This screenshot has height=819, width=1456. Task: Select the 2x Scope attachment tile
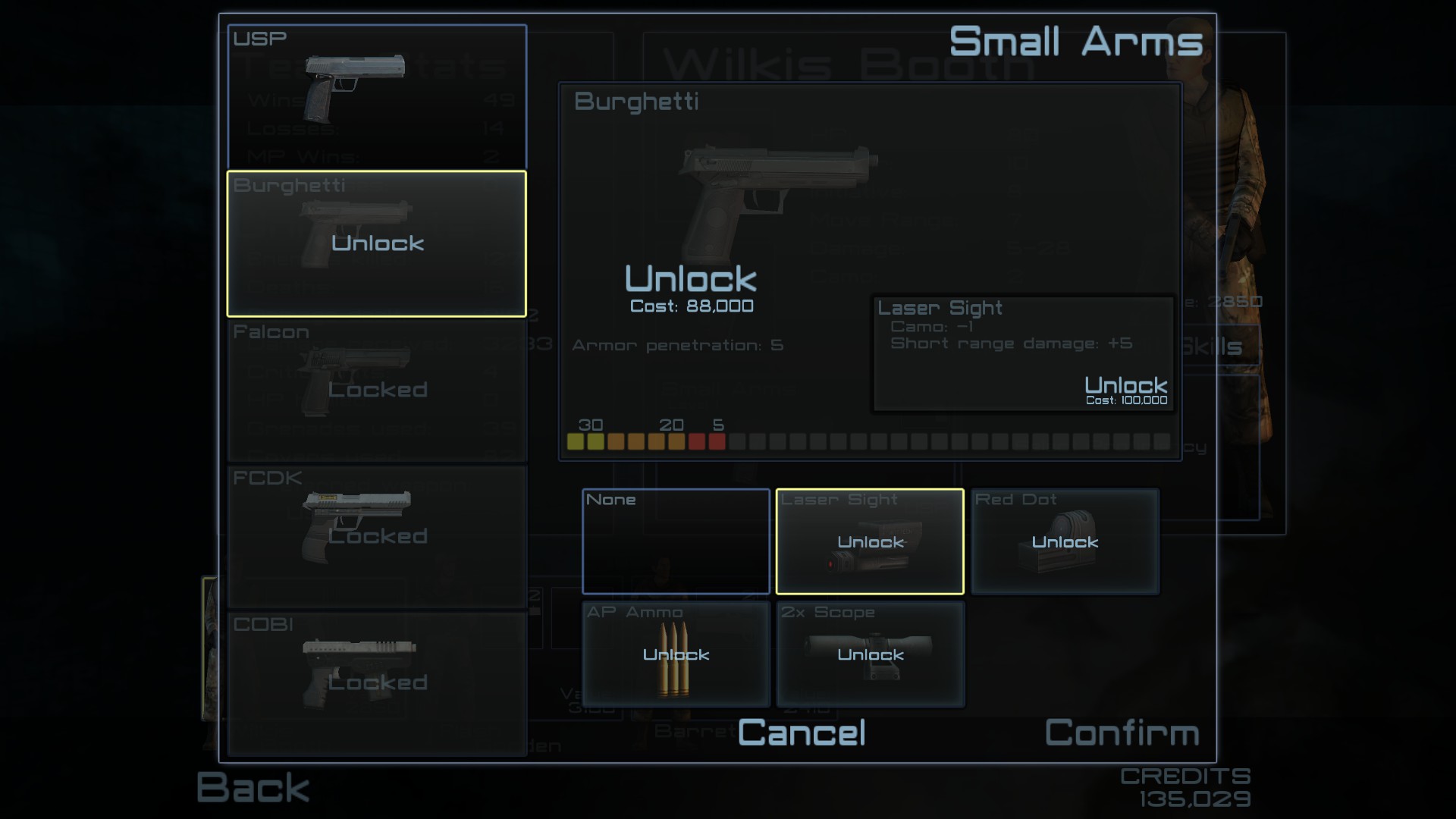[870, 654]
